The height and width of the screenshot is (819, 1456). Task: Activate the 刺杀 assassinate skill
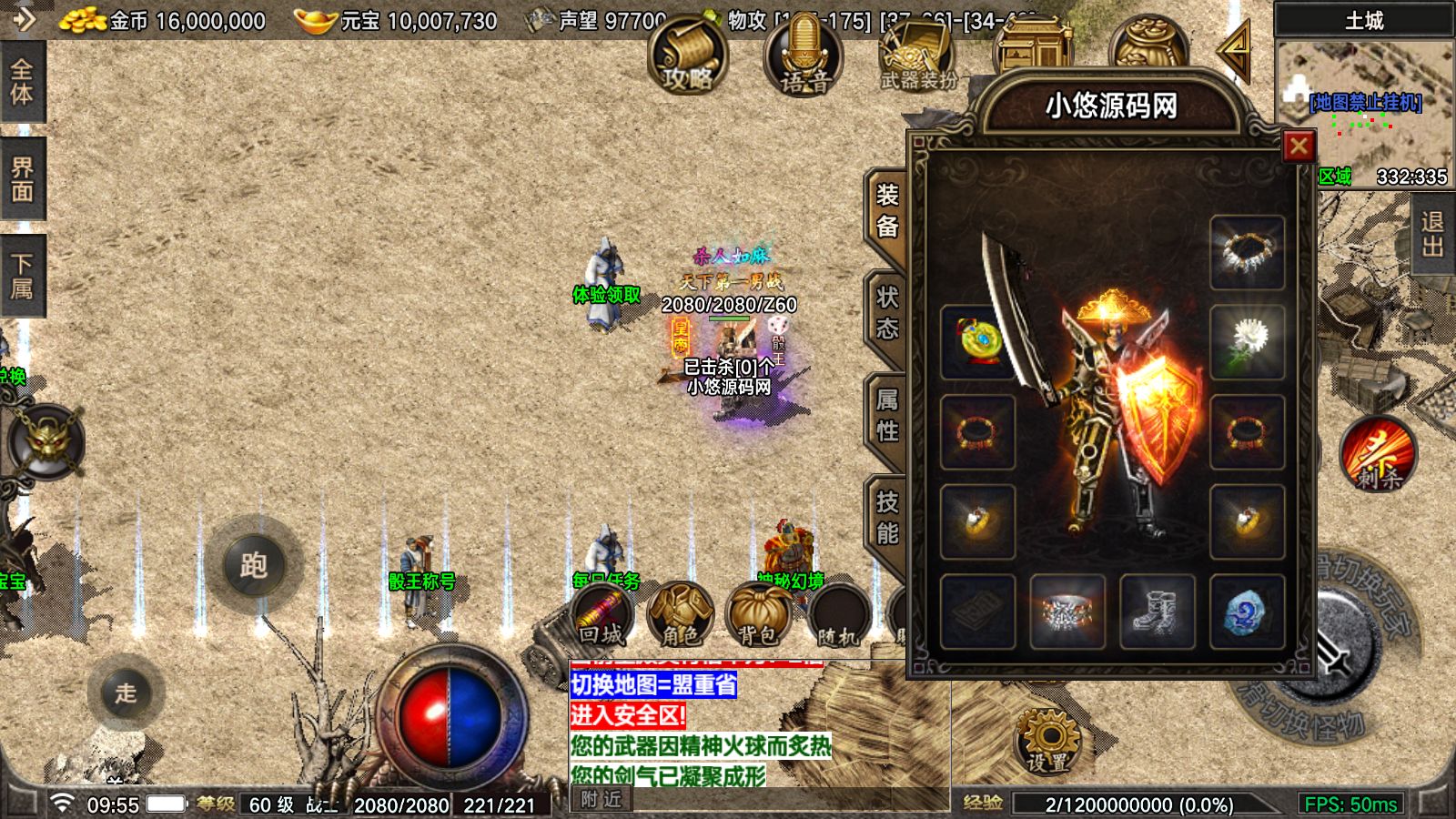(1379, 455)
